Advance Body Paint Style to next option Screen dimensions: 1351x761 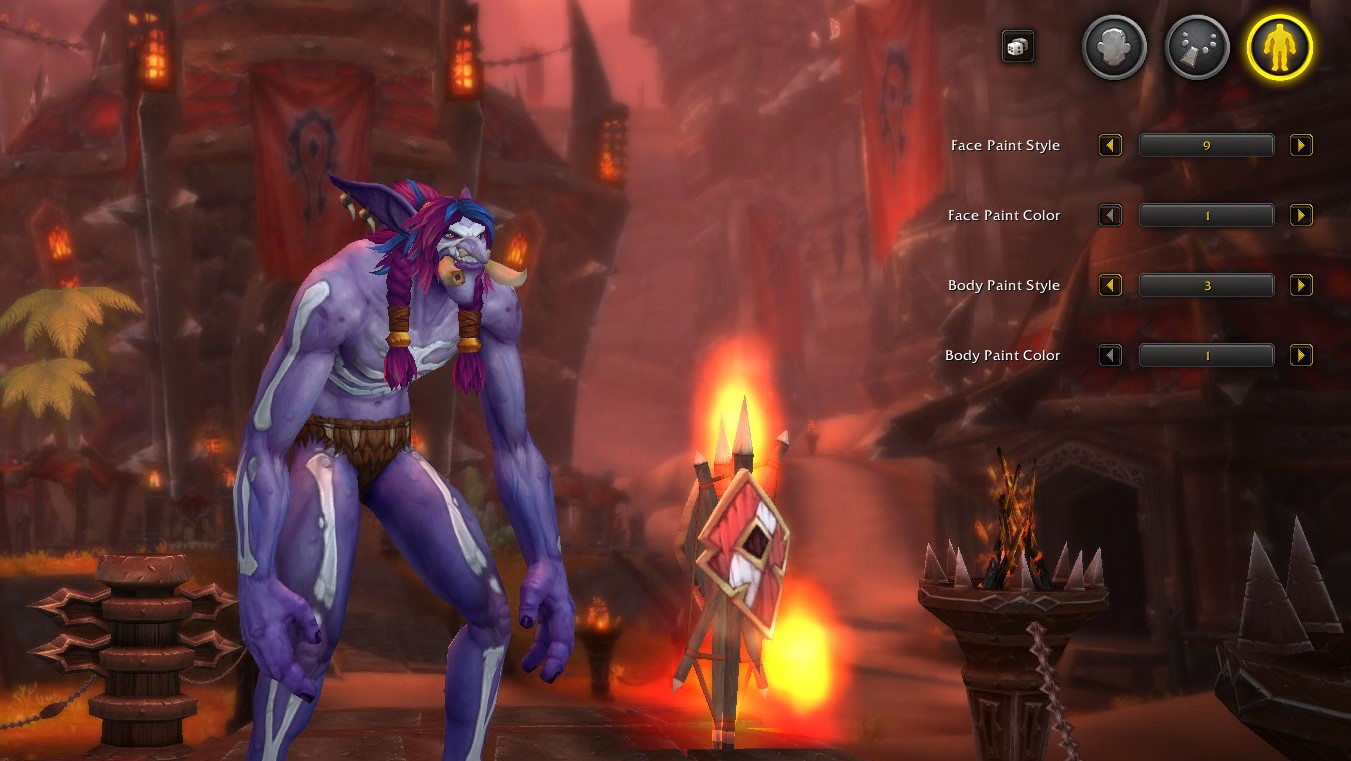pos(1301,285)
